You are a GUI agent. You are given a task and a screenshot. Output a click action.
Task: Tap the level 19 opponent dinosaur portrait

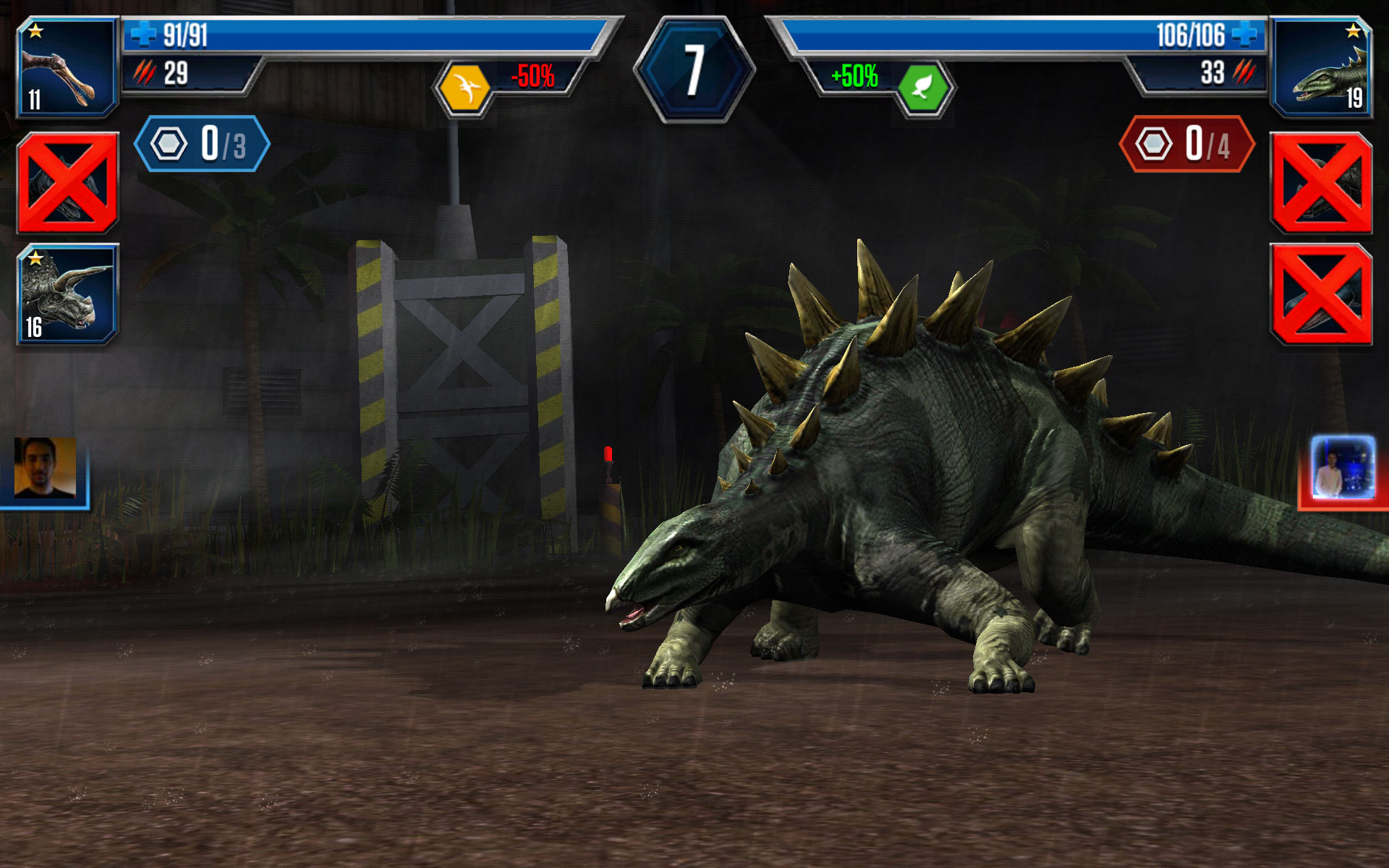pyautogui.click(x=1321, y=67)
